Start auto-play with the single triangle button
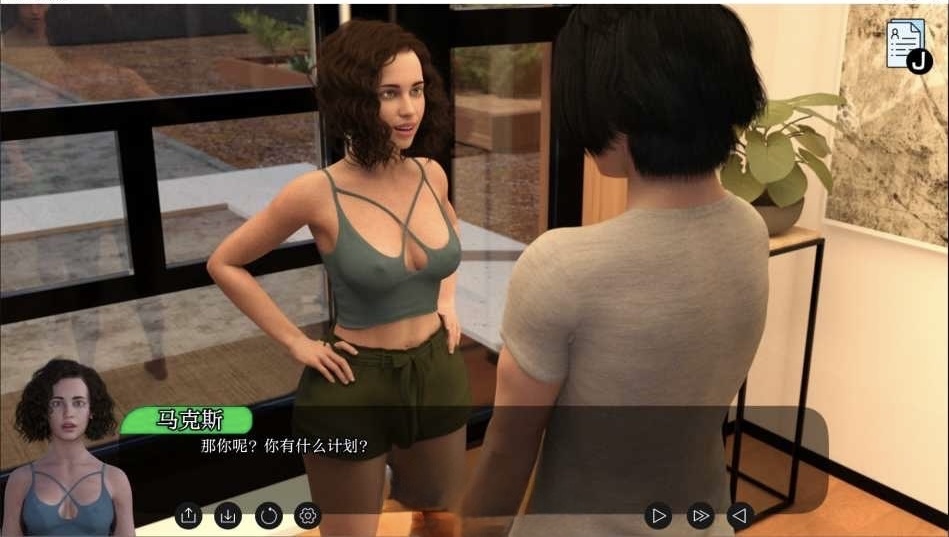Image resolution: width=949 pixels, height=537 pixels. 658,516
